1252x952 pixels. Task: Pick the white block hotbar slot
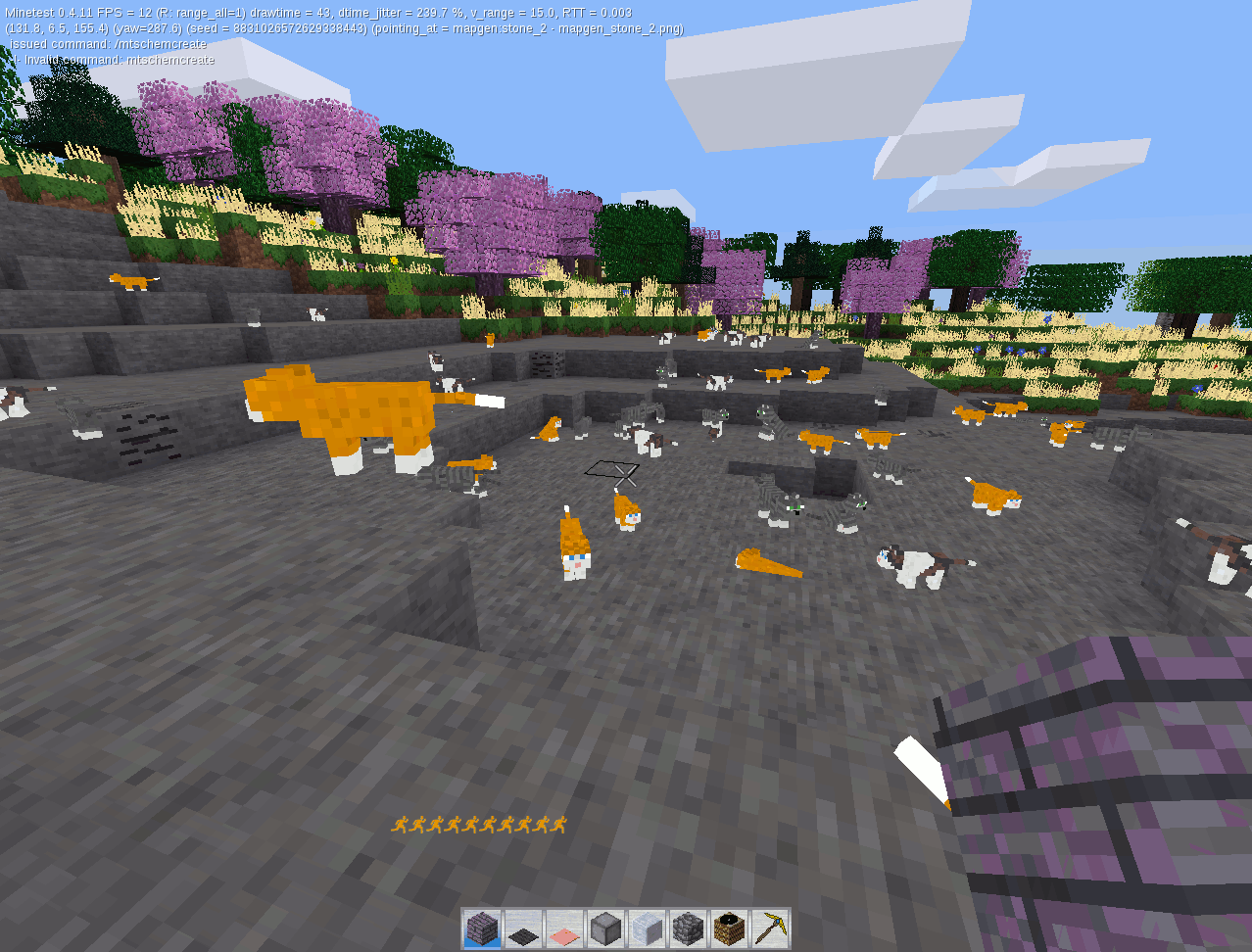[x=647, y=928]
